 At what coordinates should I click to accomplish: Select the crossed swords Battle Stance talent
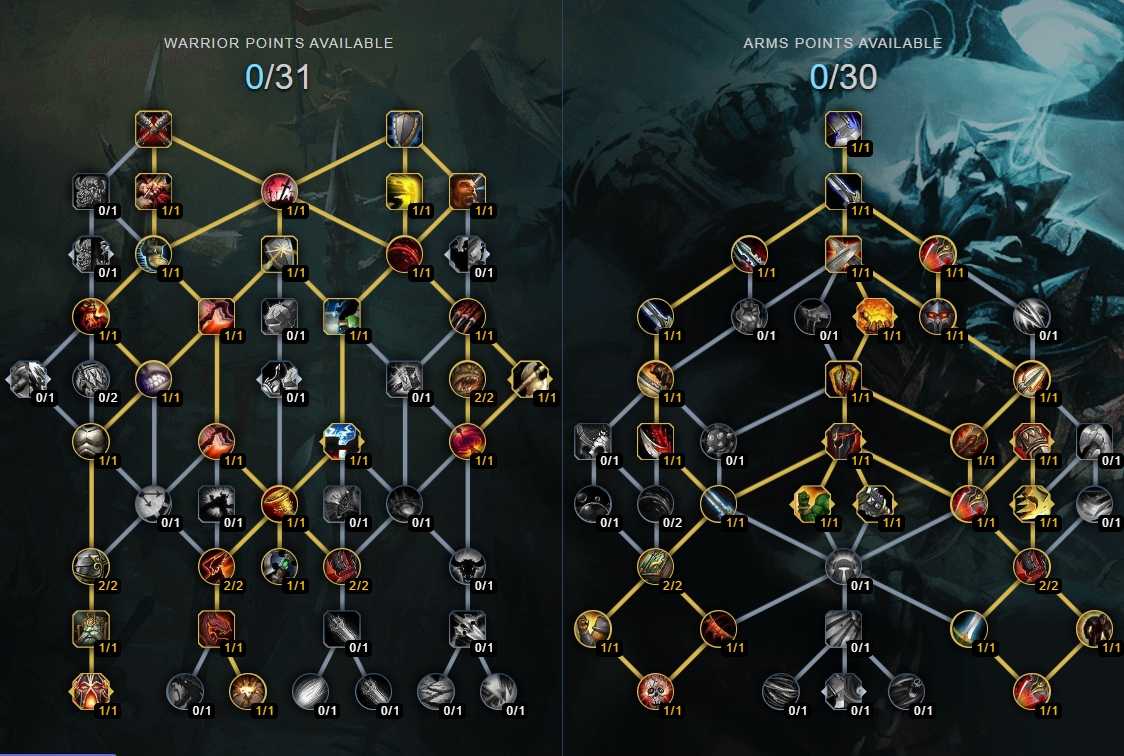tap(154, 128)
